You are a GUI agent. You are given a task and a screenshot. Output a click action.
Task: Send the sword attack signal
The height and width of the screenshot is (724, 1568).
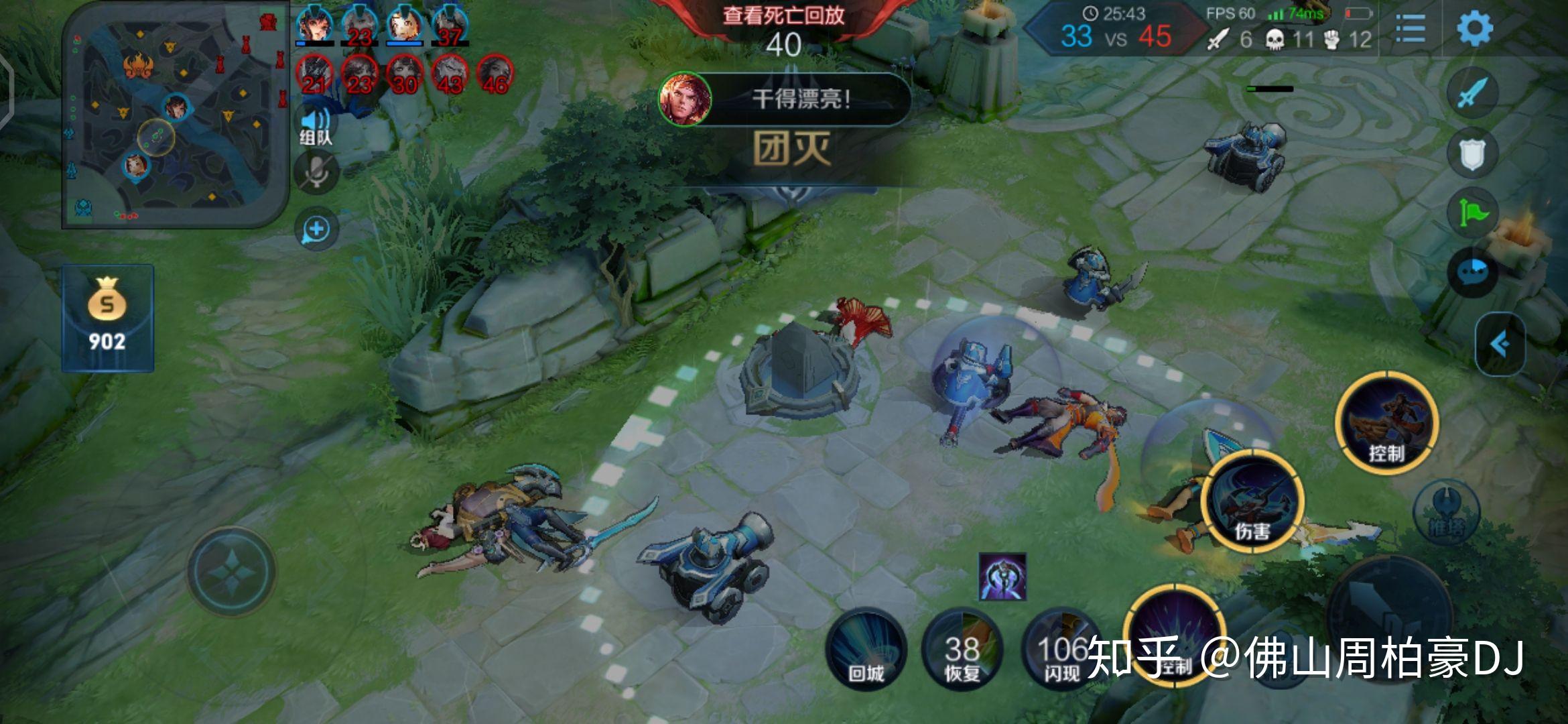[x=1472, y=93]
